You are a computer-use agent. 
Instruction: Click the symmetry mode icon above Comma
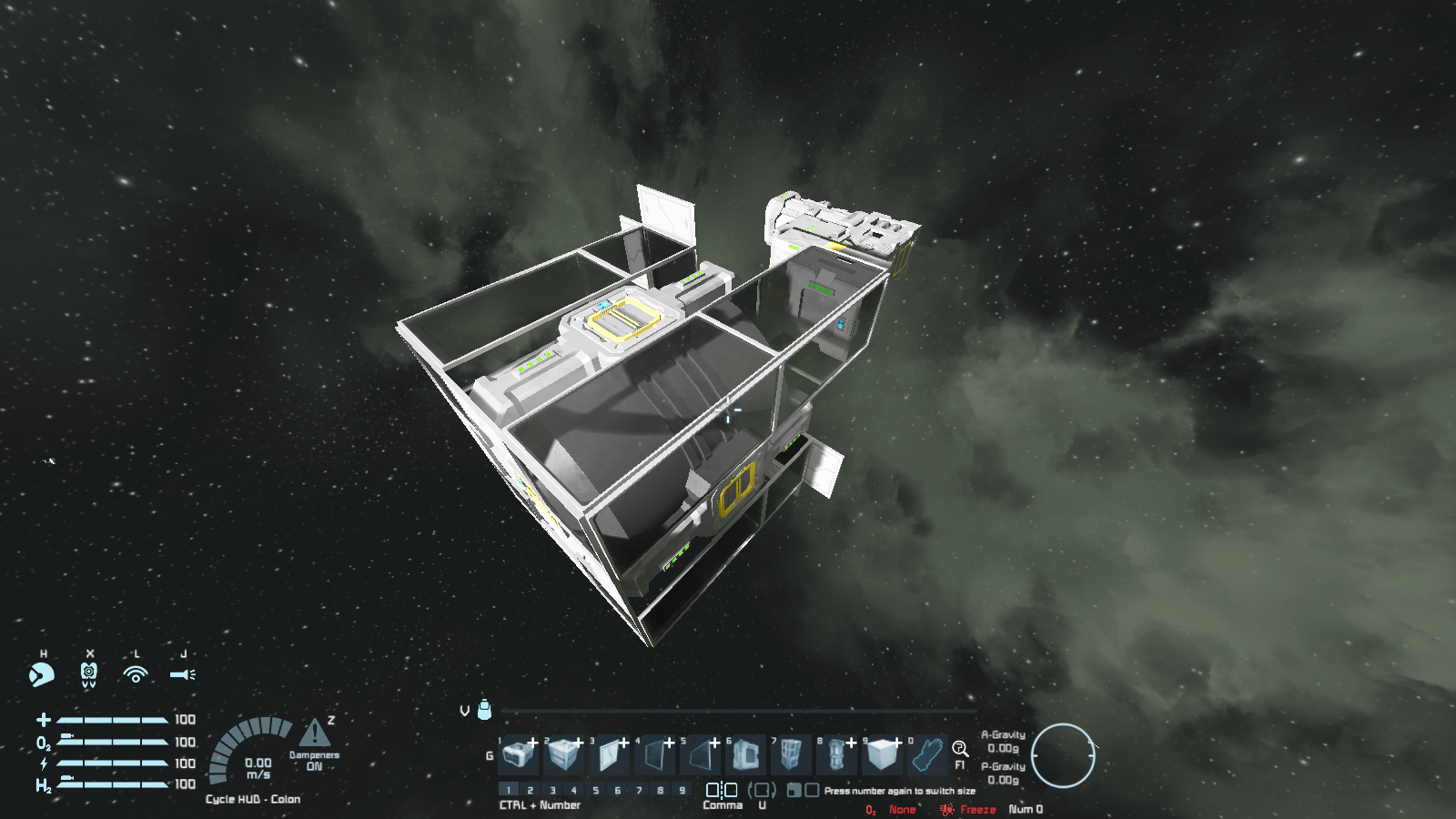pyautogui.click(x=722, y=790)
